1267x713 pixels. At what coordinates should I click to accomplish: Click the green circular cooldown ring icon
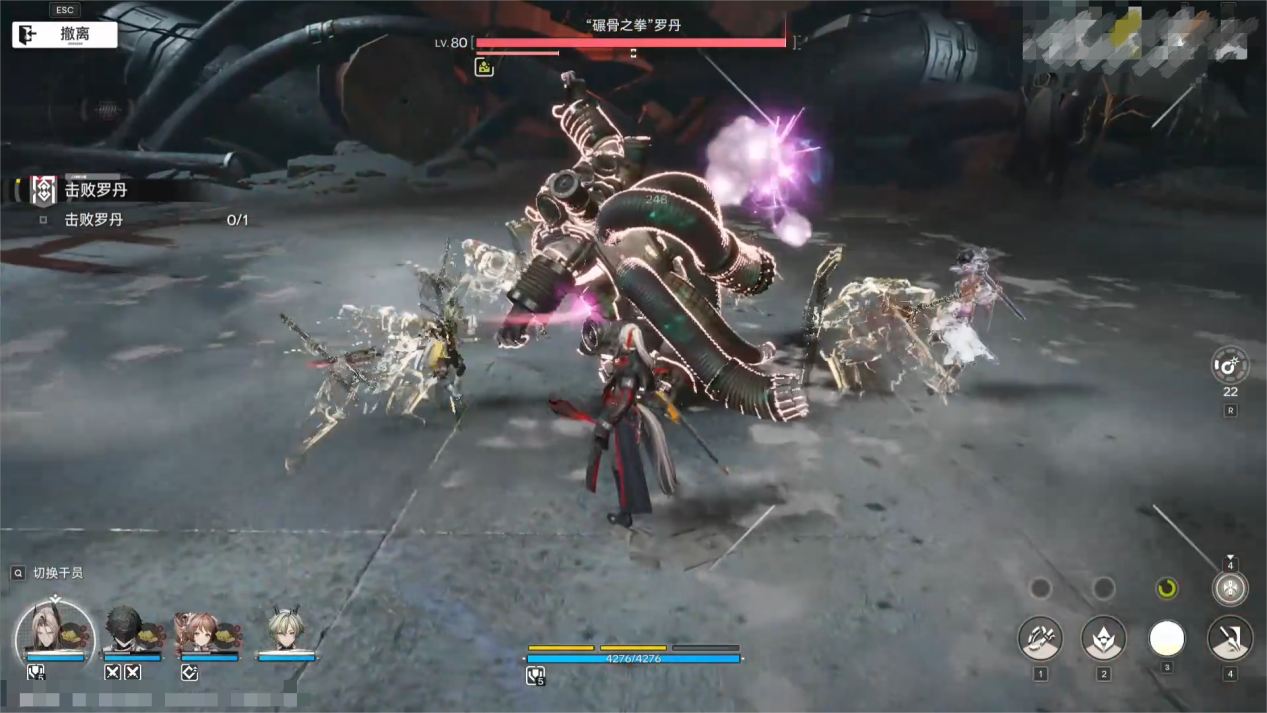click(1166, 588)
